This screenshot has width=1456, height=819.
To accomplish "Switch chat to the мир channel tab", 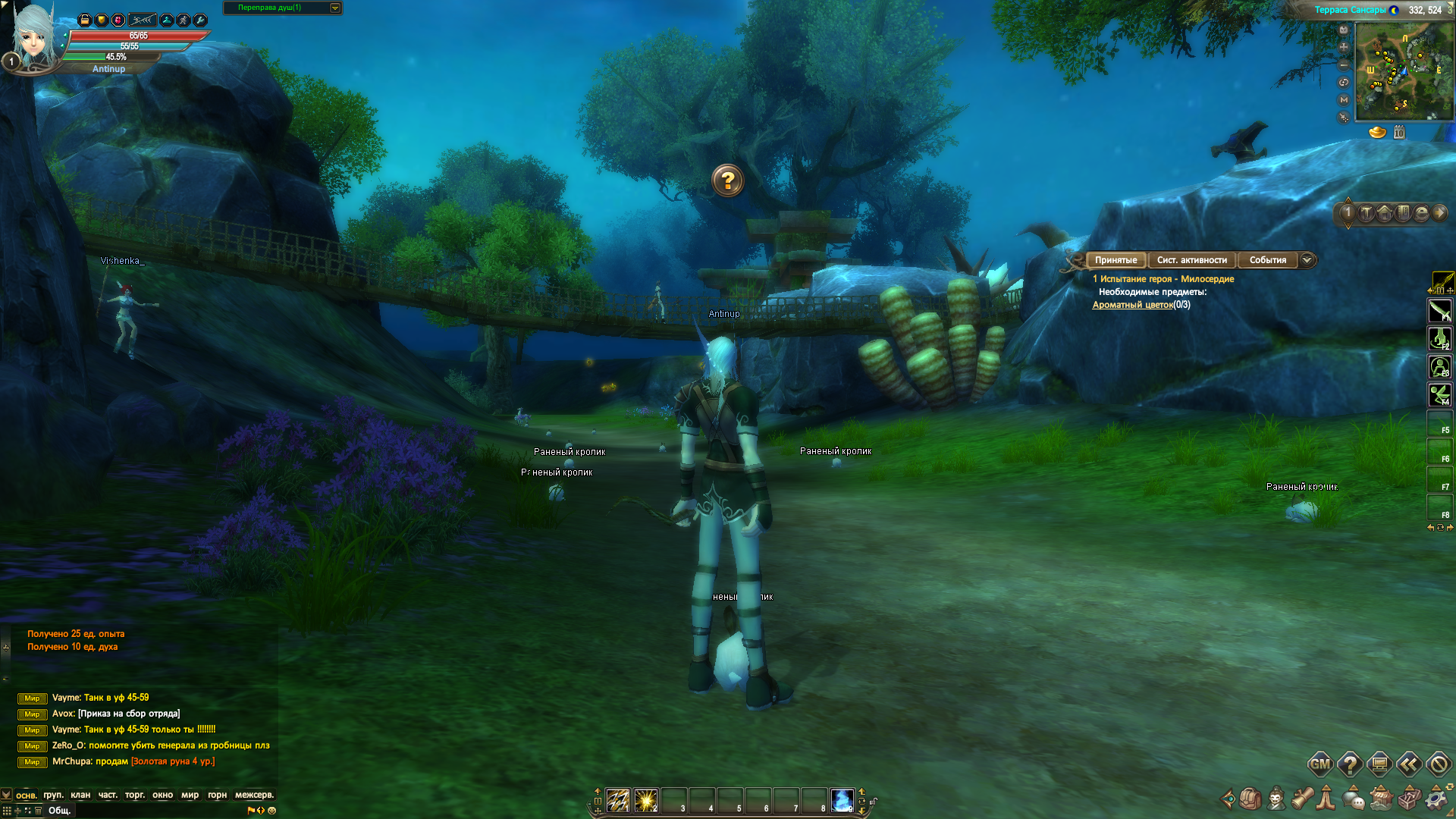I will (x=190, y=795).
